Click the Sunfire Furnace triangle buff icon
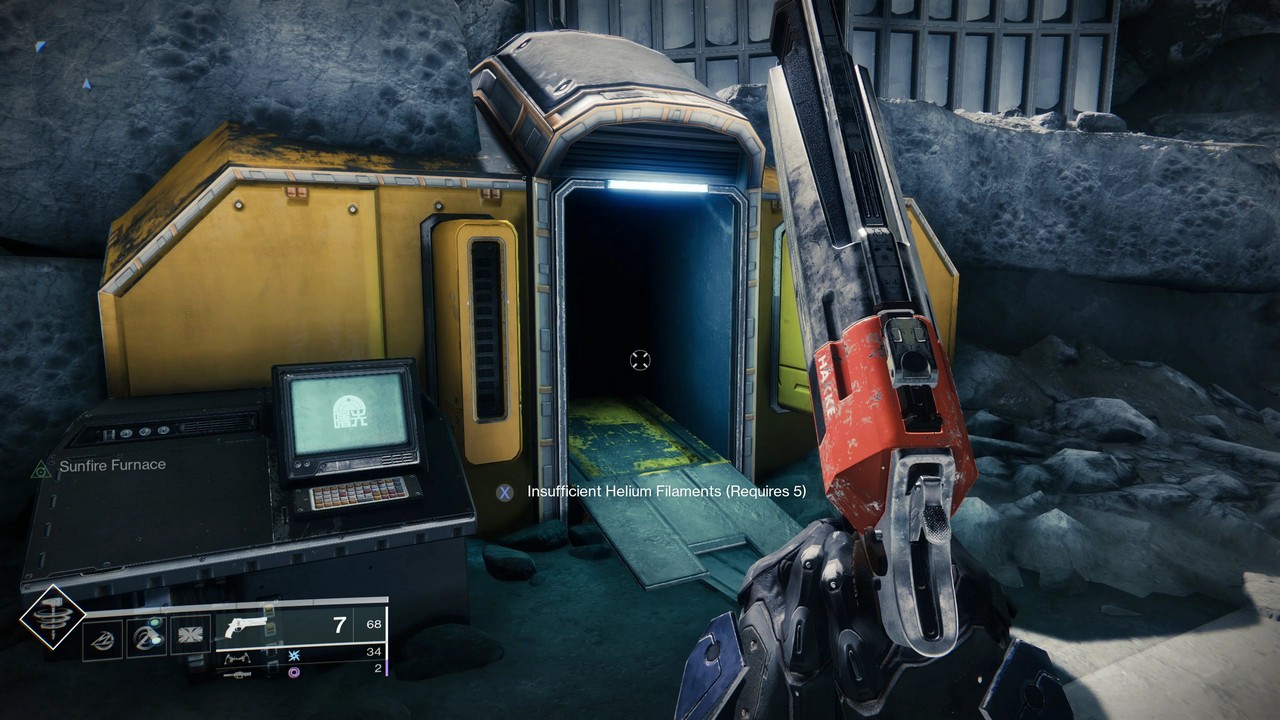1280x720 pixels. pyautogui.click(x=40, y=465)
